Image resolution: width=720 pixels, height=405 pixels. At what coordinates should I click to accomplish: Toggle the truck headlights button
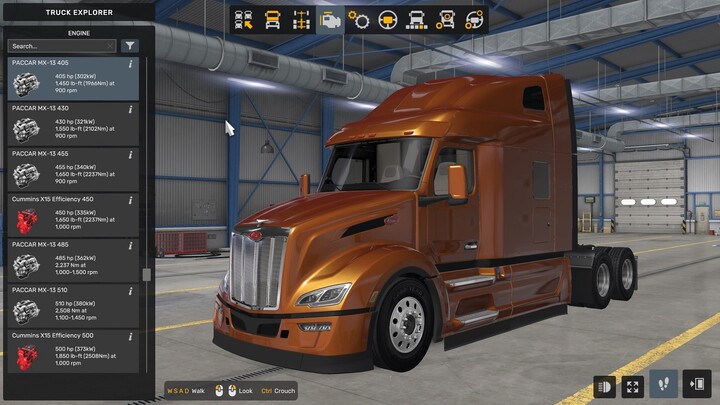pos(605,385)
